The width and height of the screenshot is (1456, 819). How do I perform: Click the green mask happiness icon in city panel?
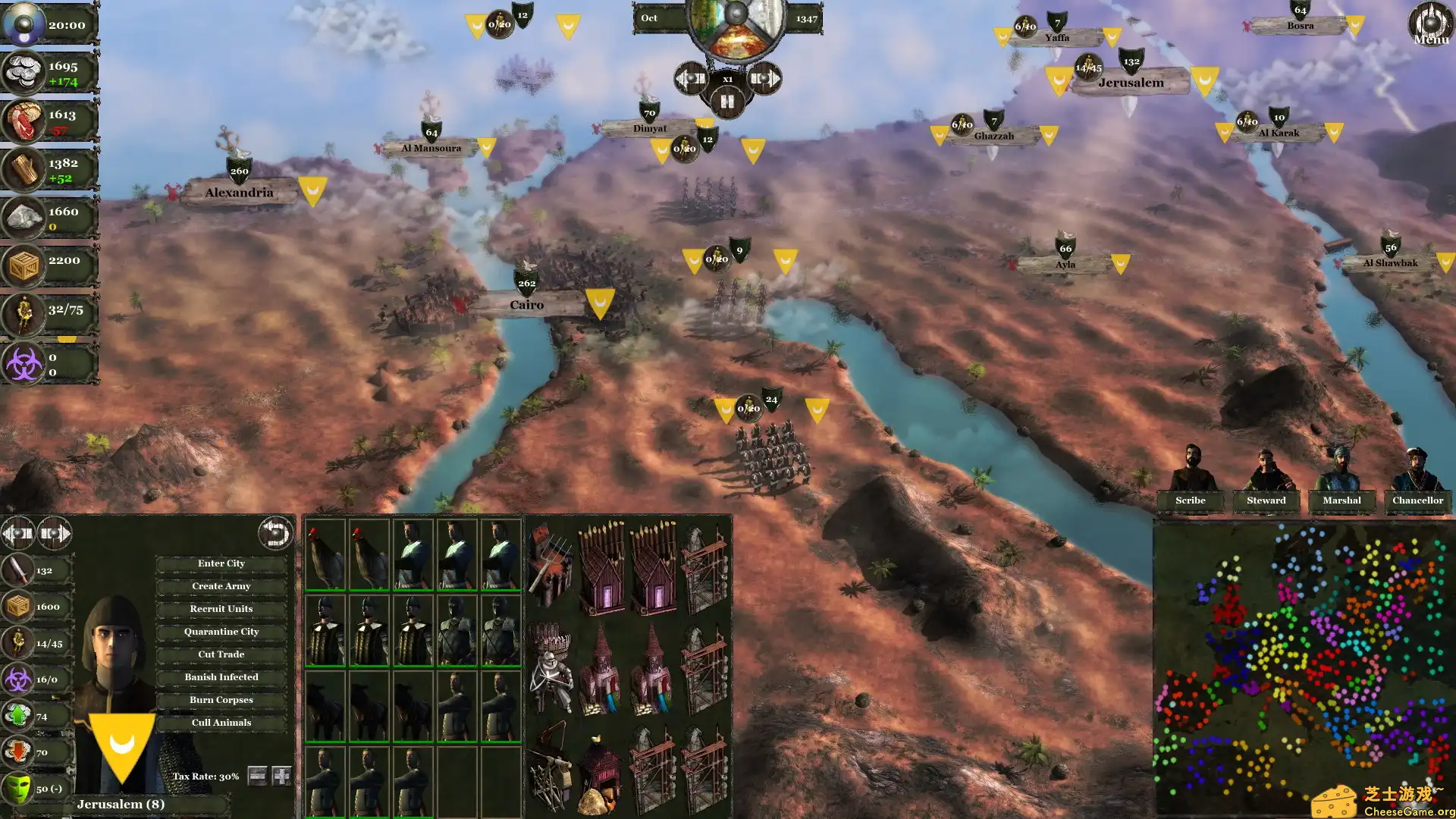[20, 789]
